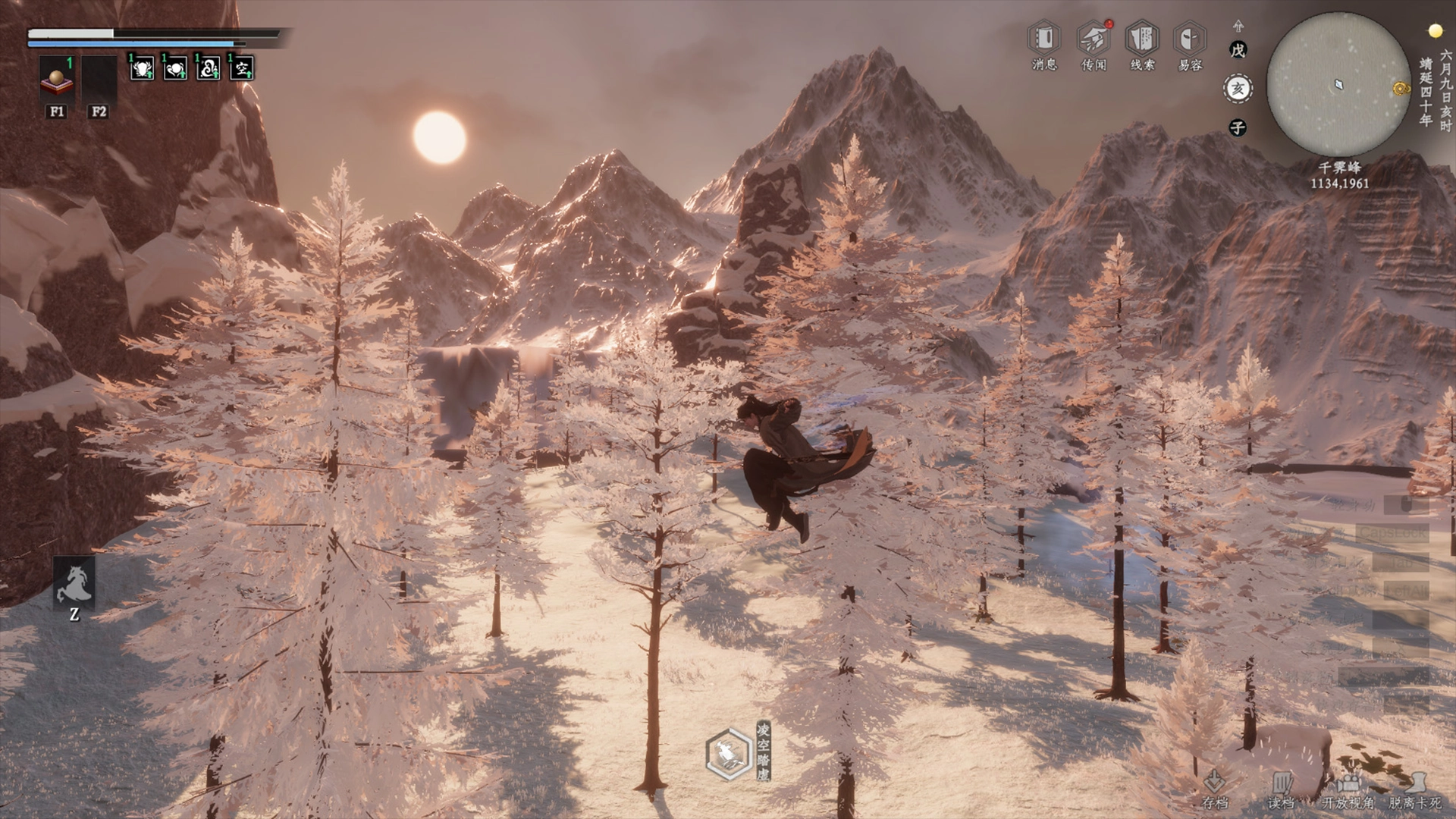Save the game with 存档
Viewport: 1456px width, 819px height.
1215,789
